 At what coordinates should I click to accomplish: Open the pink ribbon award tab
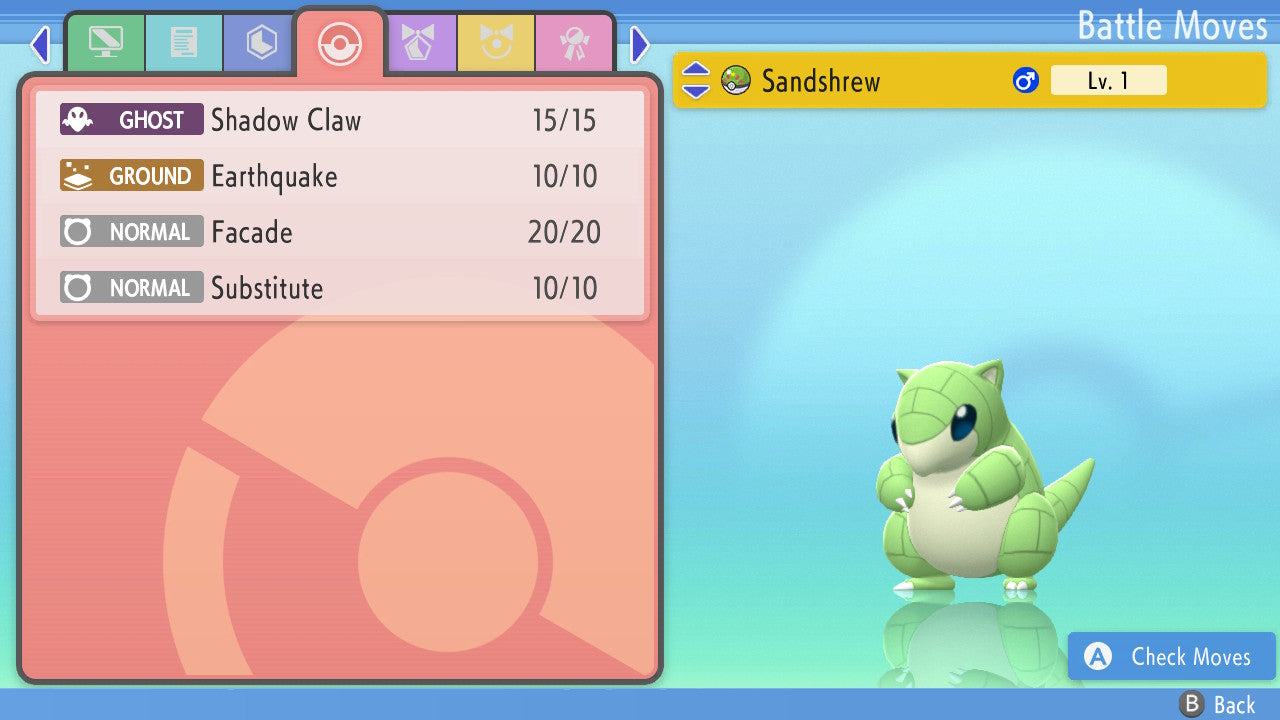(x=574, y=43)
